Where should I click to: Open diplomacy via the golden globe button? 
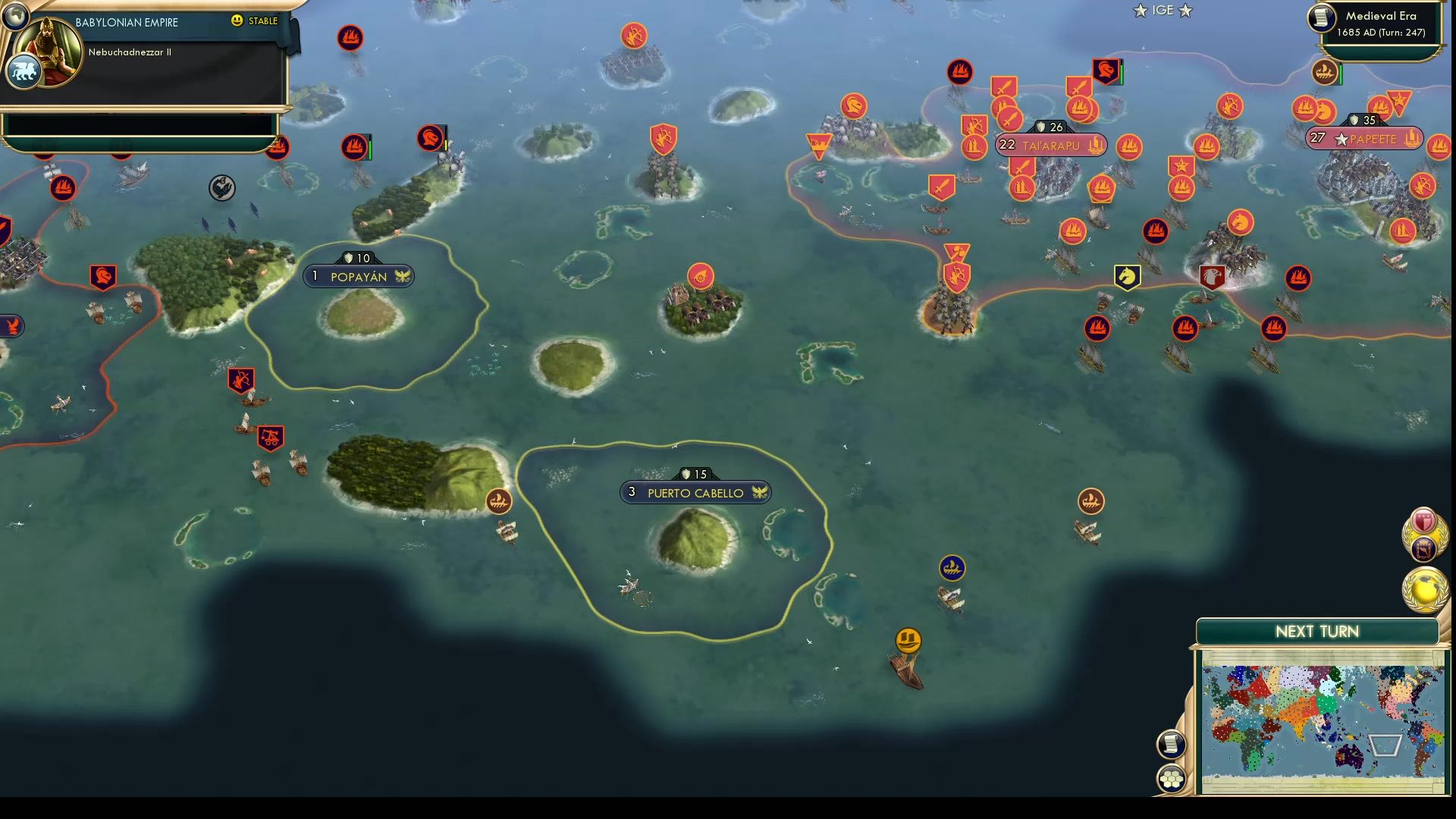pyautogui.click(x=1424, y=585)
